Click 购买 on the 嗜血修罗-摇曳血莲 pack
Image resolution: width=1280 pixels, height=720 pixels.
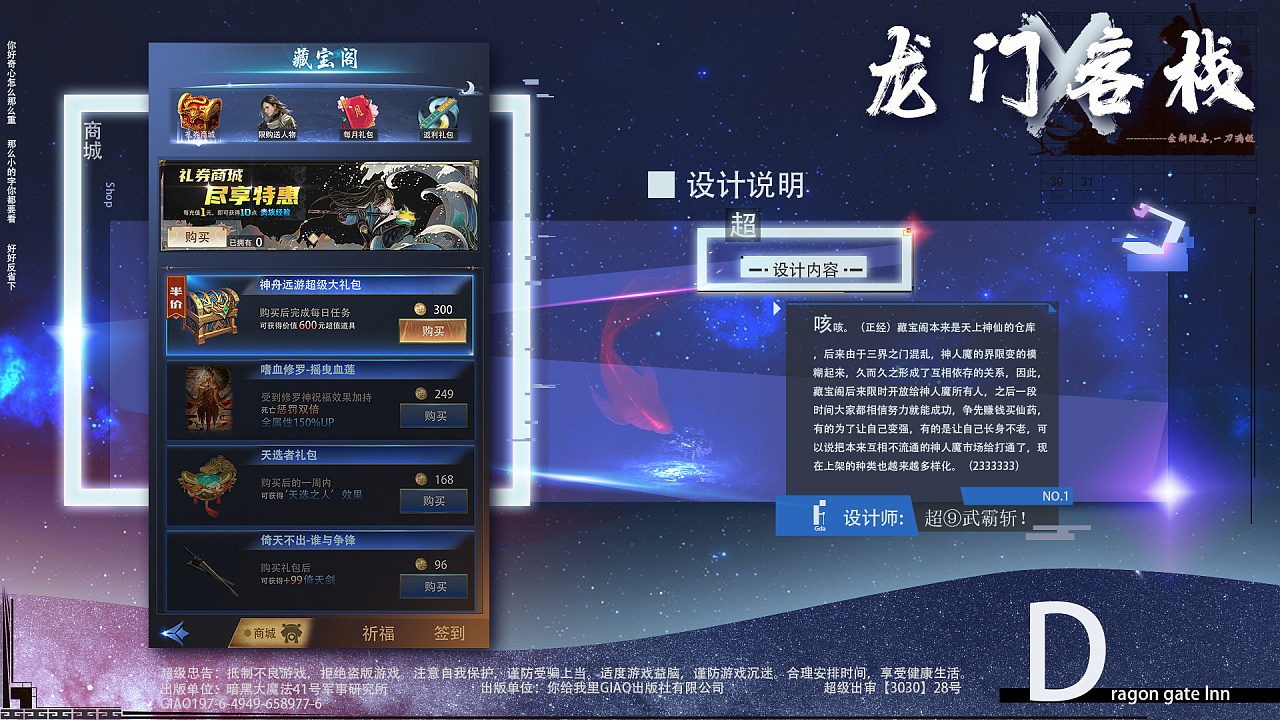coord(432,414)
